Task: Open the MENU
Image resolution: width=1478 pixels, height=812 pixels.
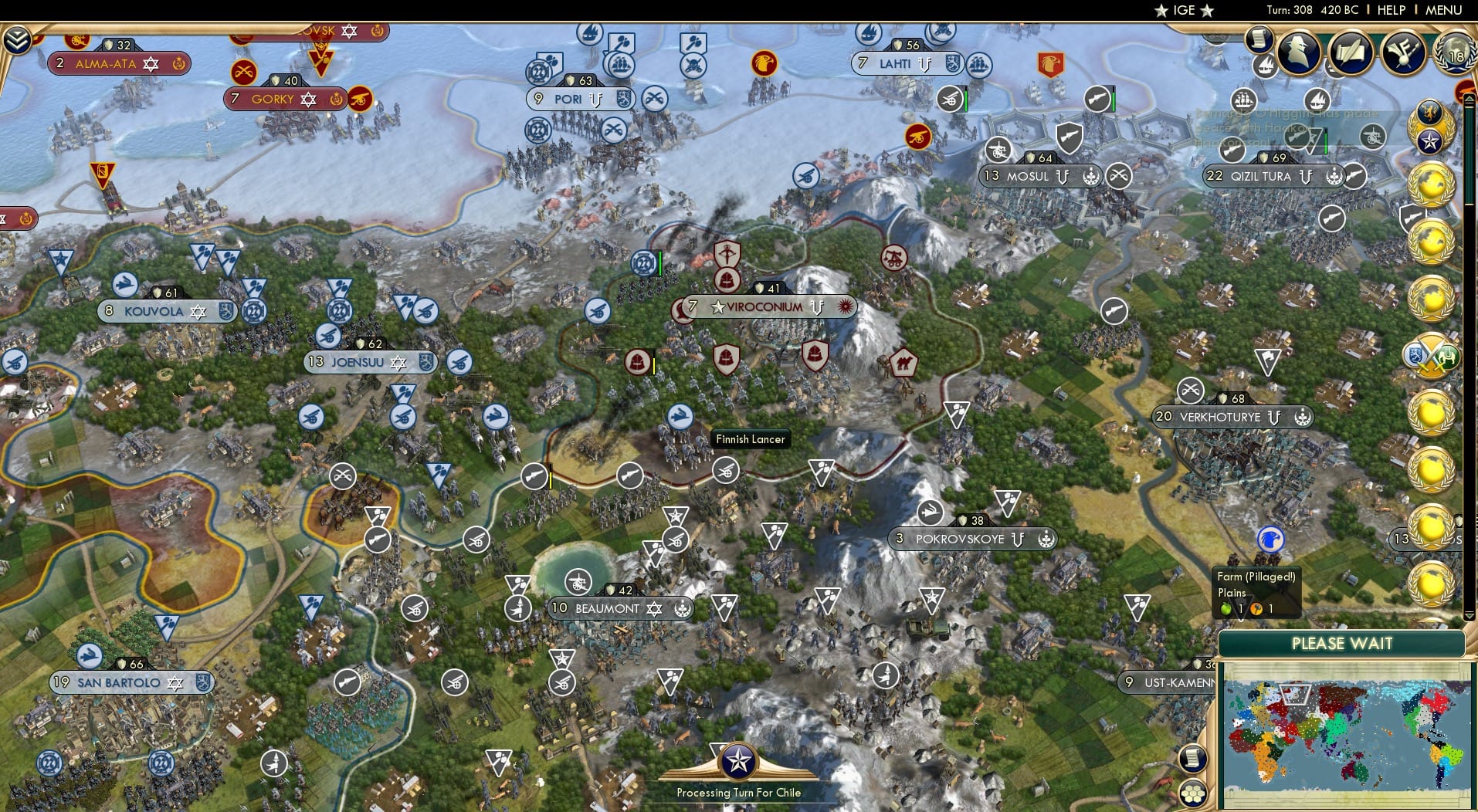Action: pyautogui.click(x=1443, y=10)
